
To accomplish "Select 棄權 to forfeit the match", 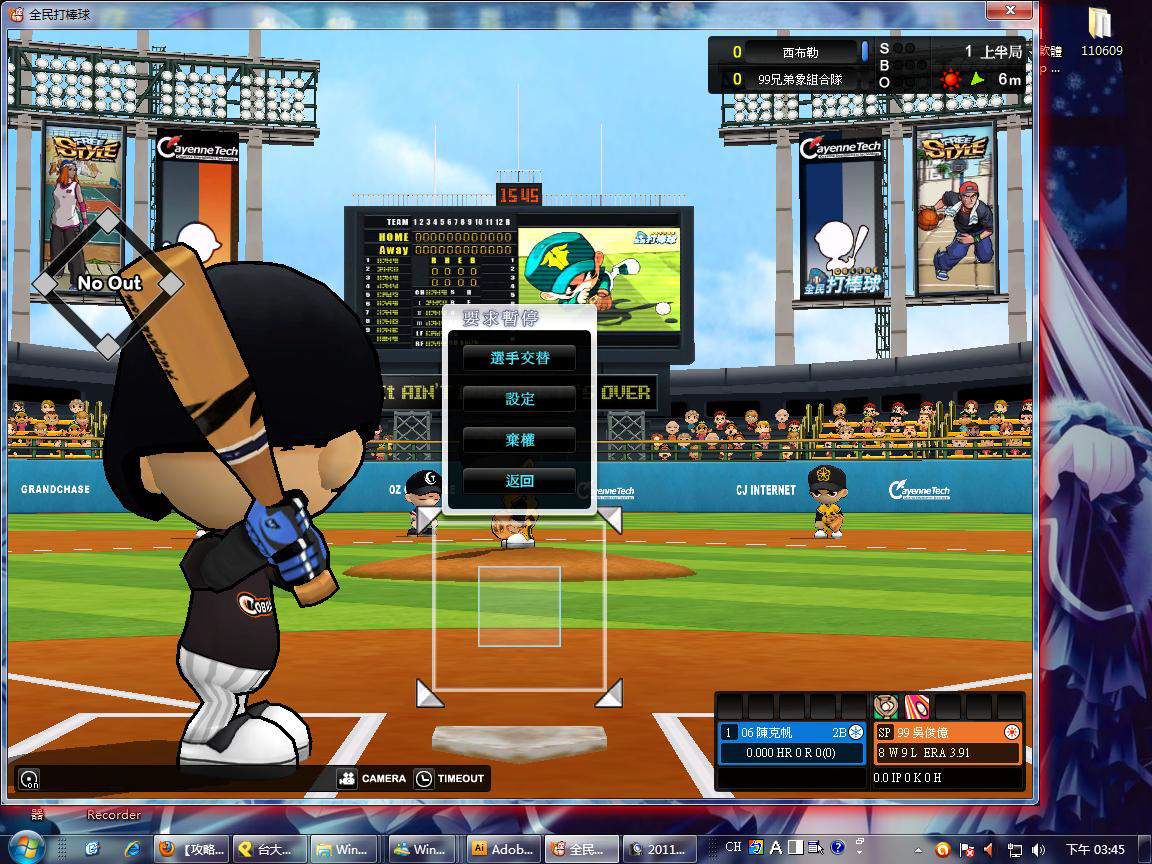I will point(519,440).
